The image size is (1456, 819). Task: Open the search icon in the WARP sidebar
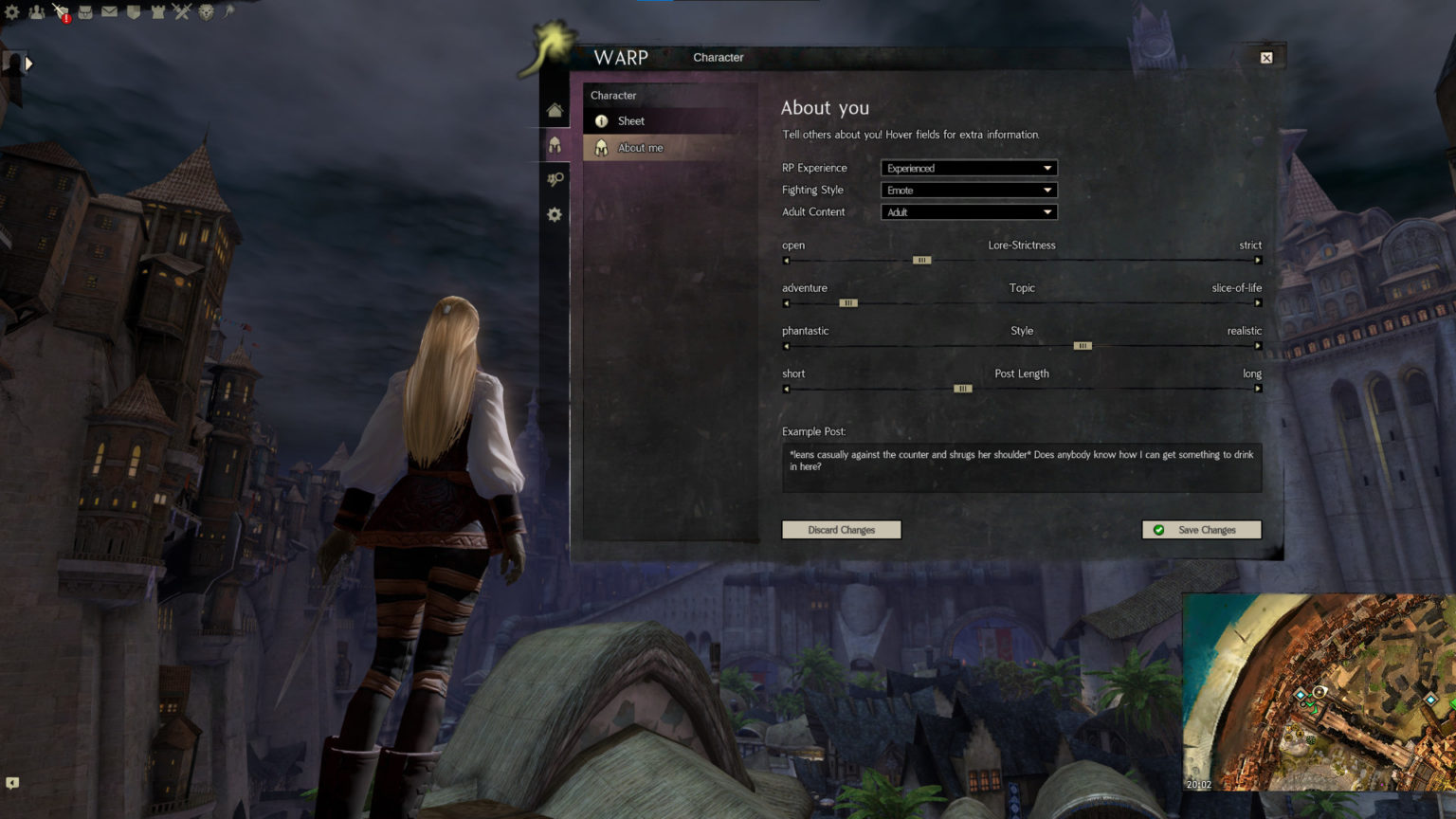coord(555,179)
